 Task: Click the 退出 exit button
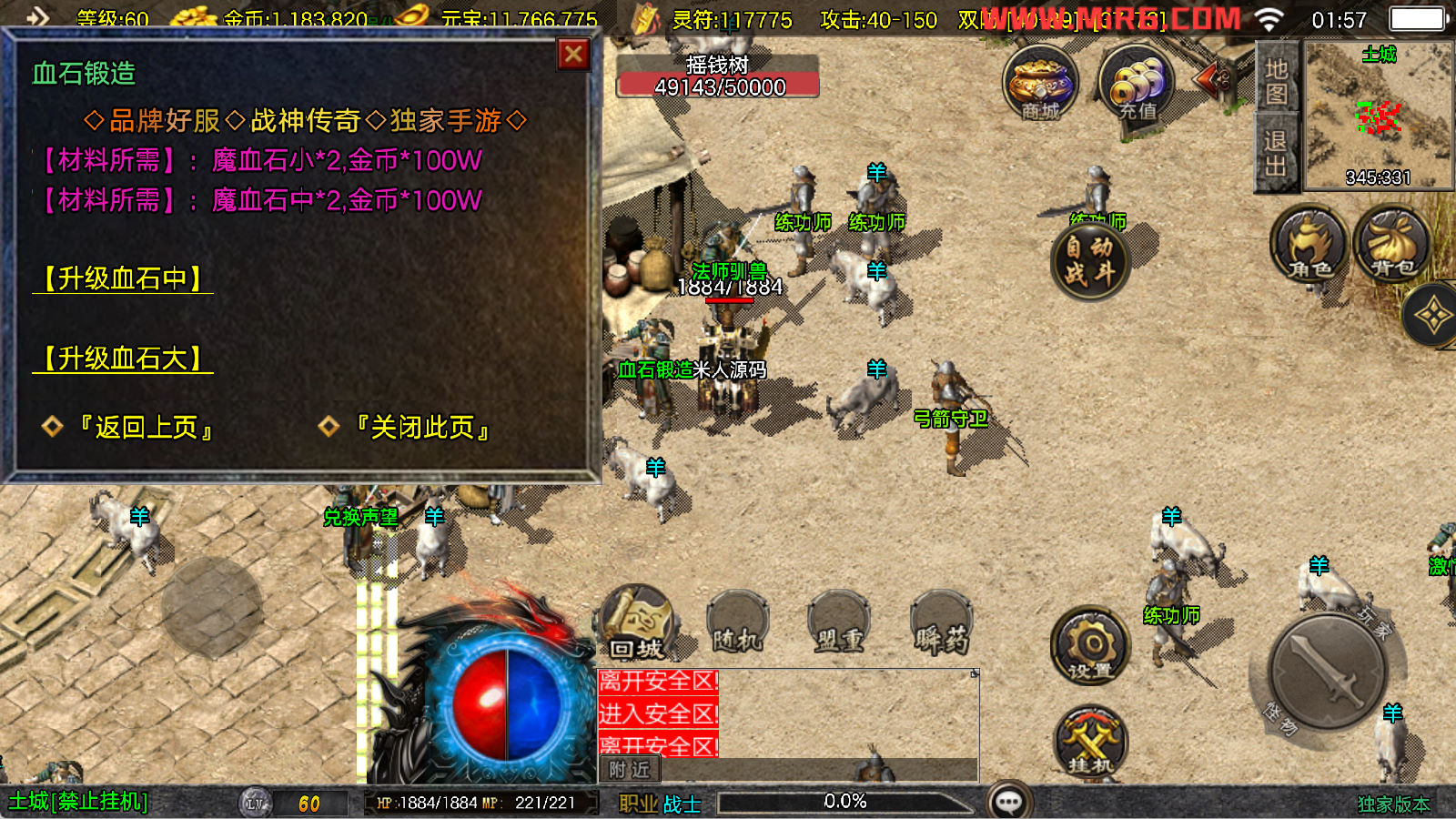point(1276,153)
